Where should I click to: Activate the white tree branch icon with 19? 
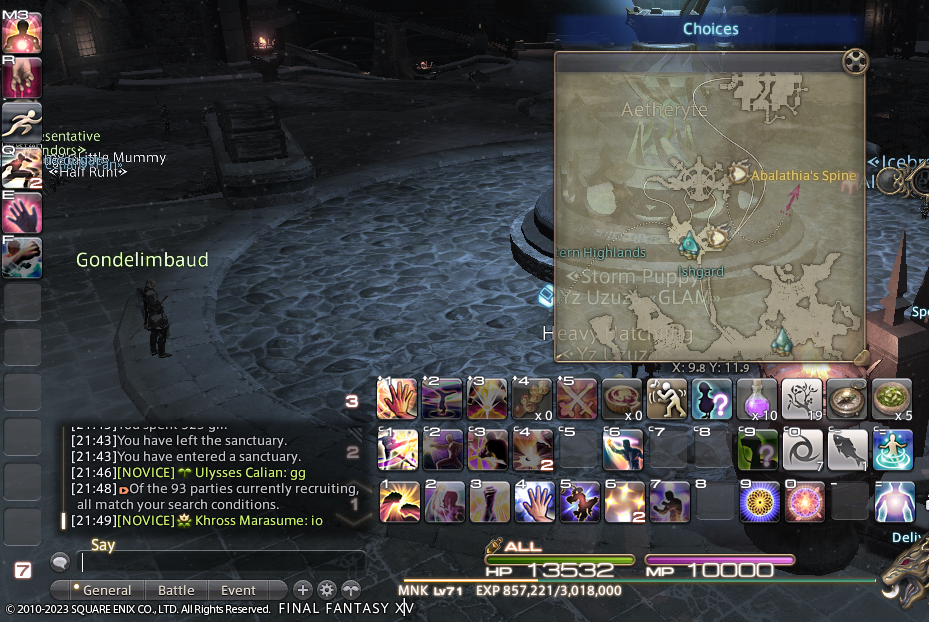[x=801, y=399]
